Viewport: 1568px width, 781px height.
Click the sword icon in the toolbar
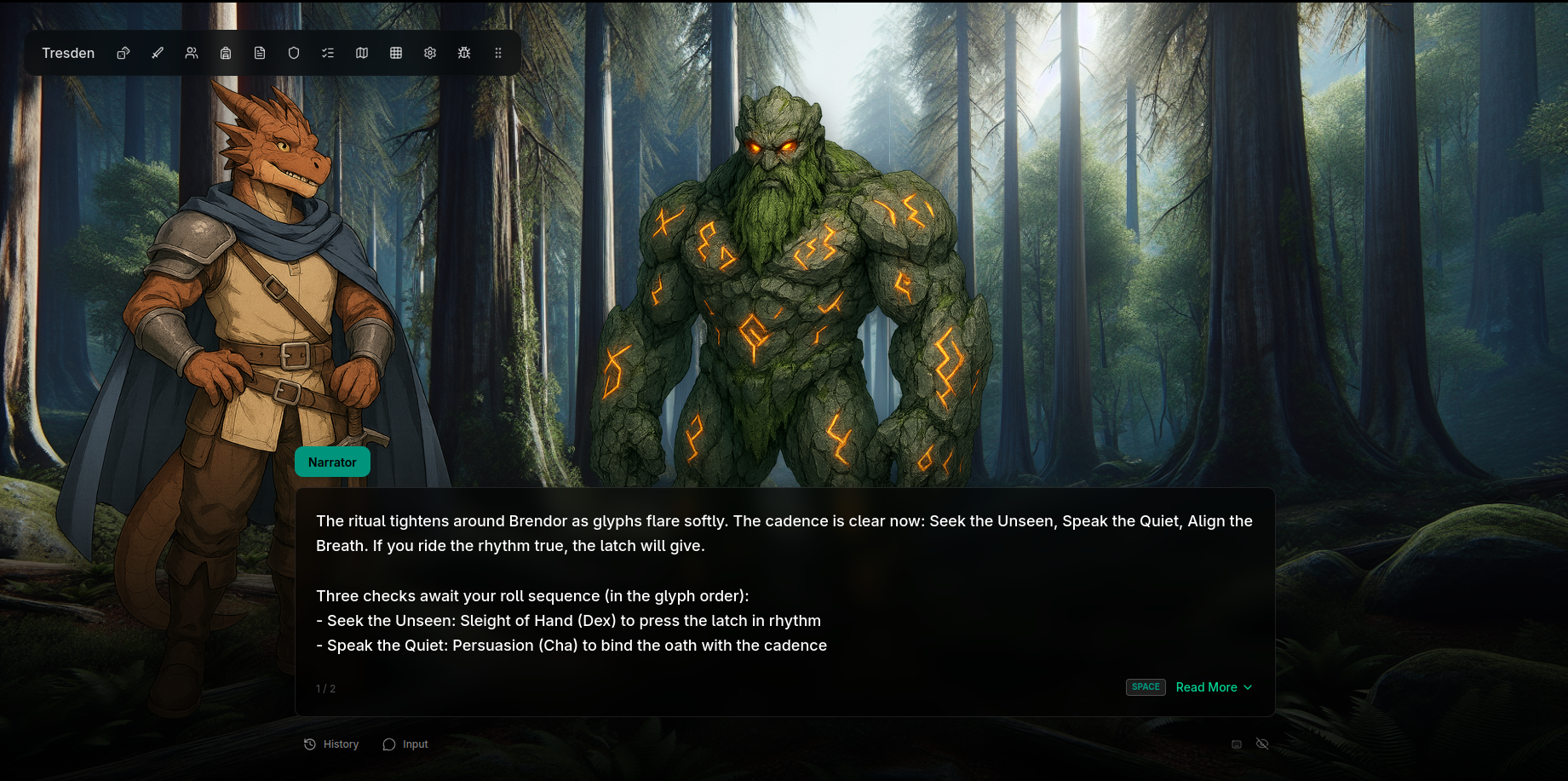coord(158,53)
